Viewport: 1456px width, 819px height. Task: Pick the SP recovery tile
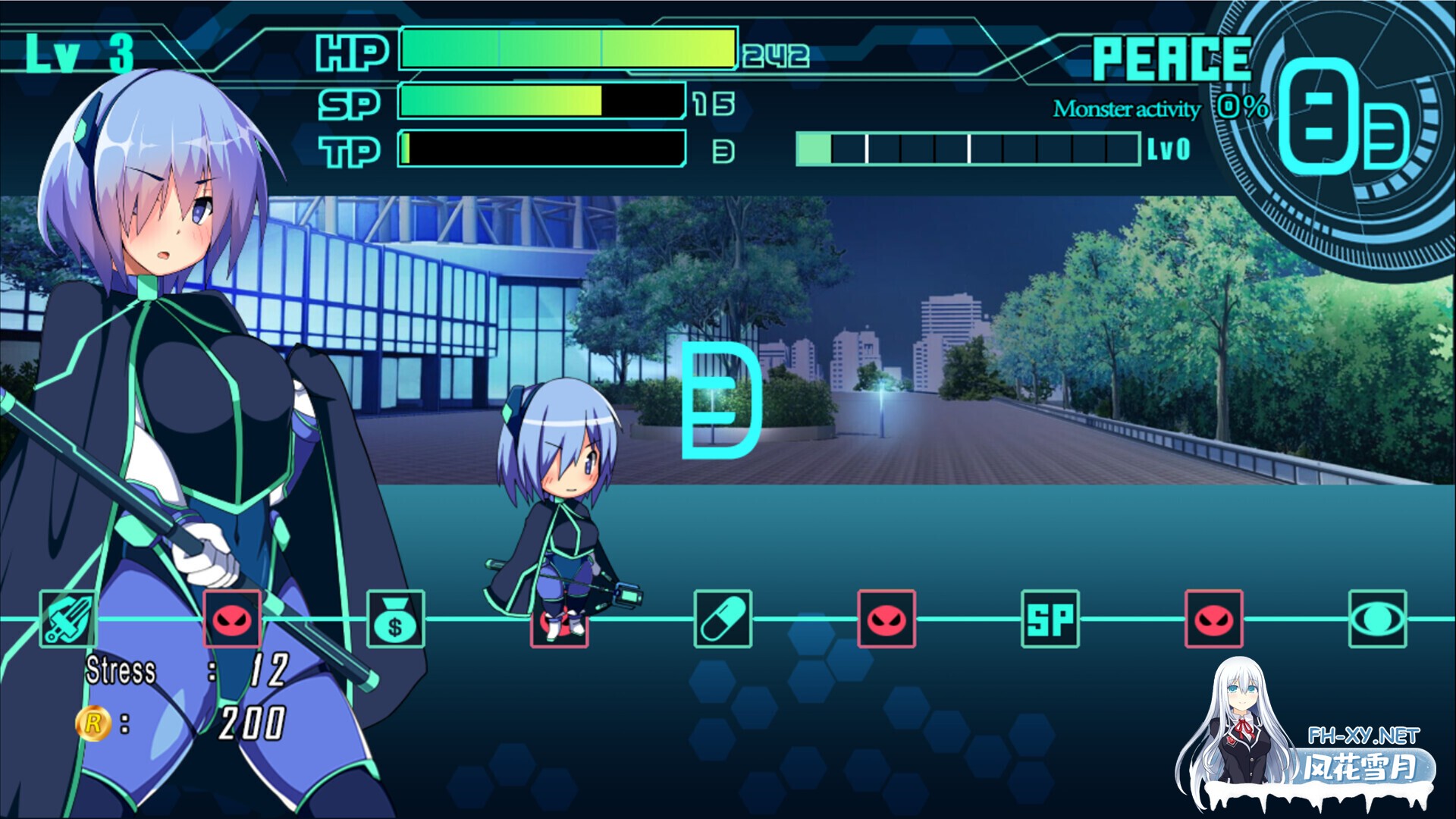point(1050,619)
